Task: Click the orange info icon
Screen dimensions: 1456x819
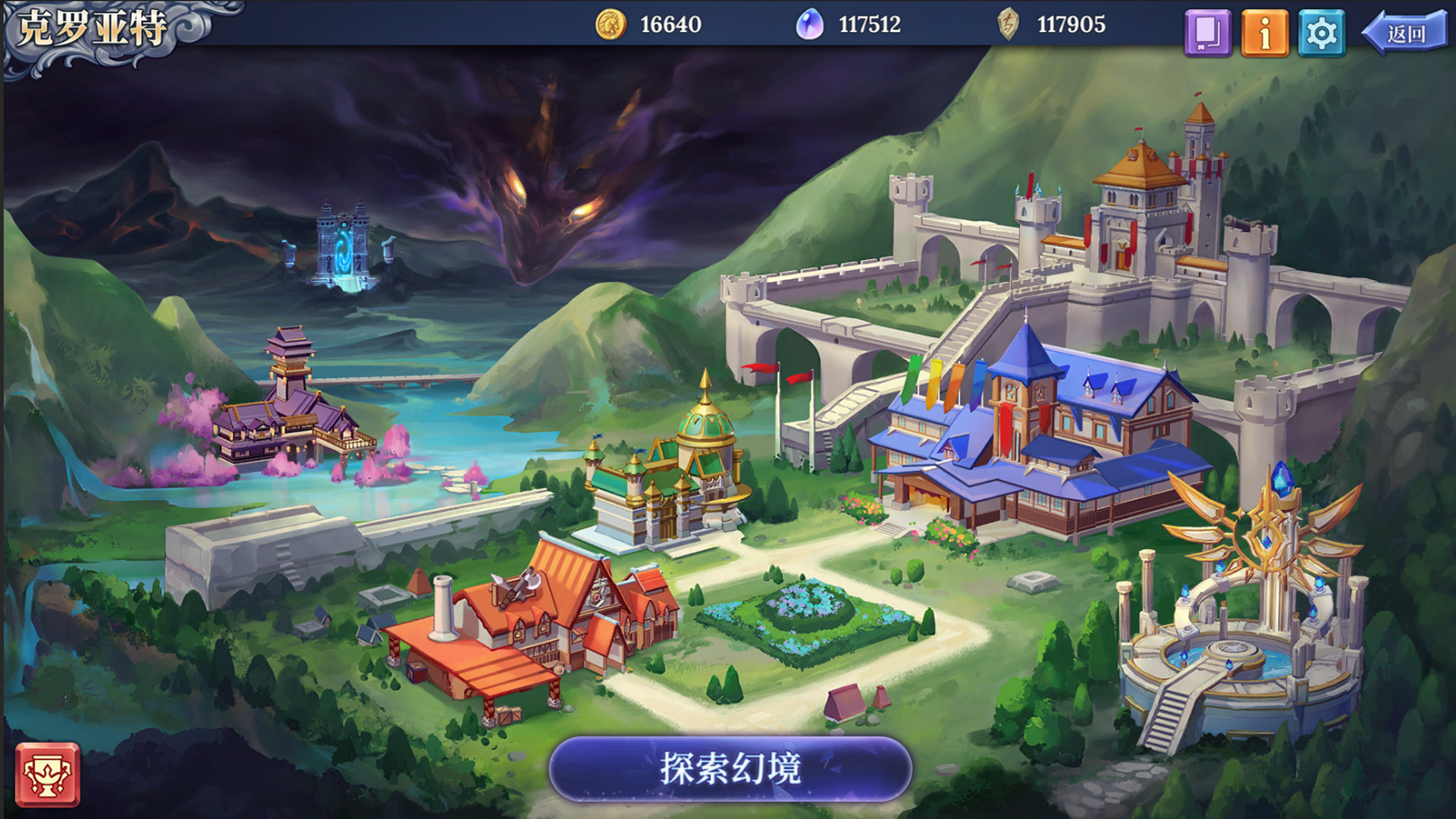Action: (1266, 30)
